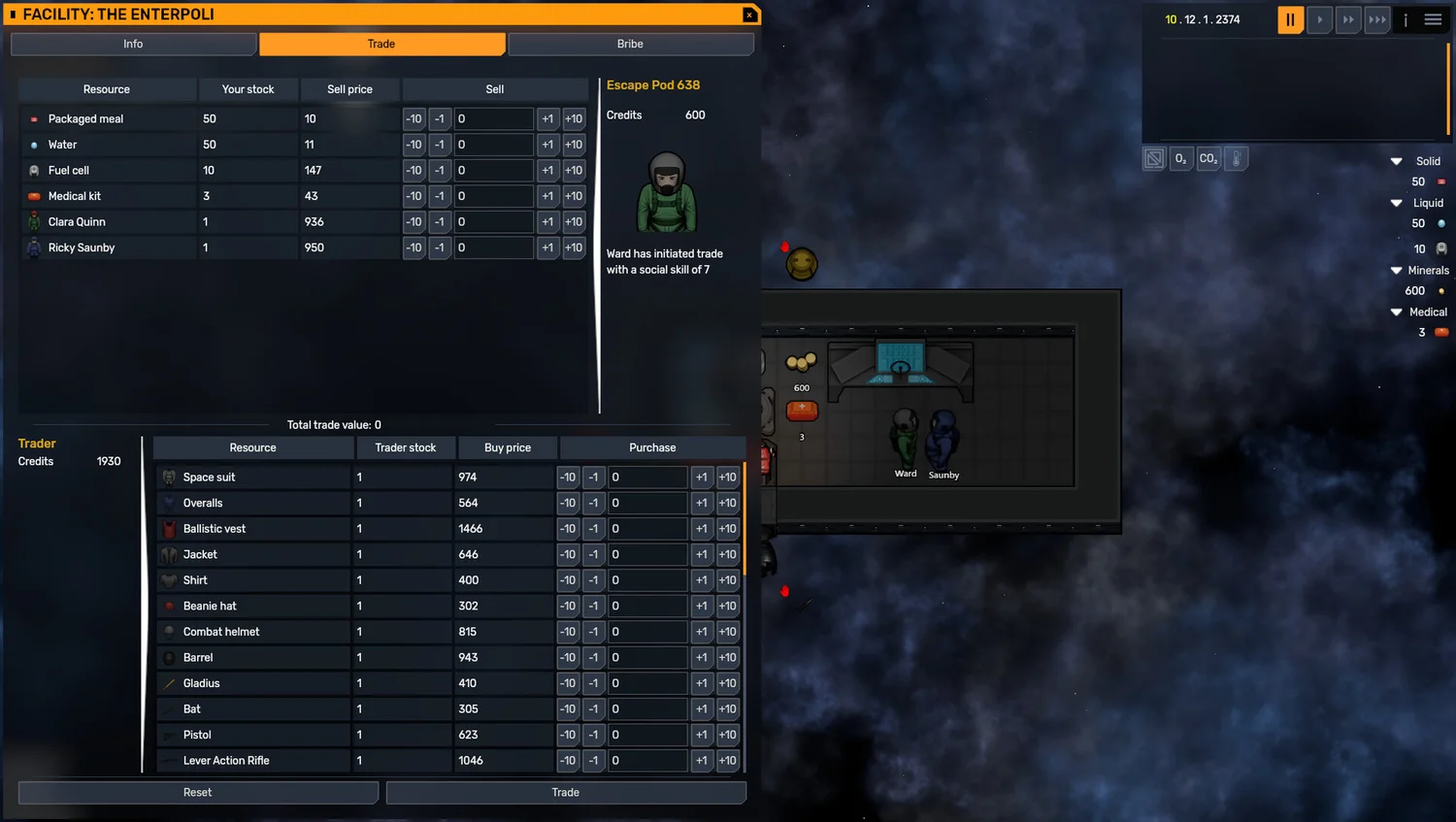Screen dimensions: 1456x822
Task: Add one Lever Action Rifle to purchase
Action: tap(701, 761)
